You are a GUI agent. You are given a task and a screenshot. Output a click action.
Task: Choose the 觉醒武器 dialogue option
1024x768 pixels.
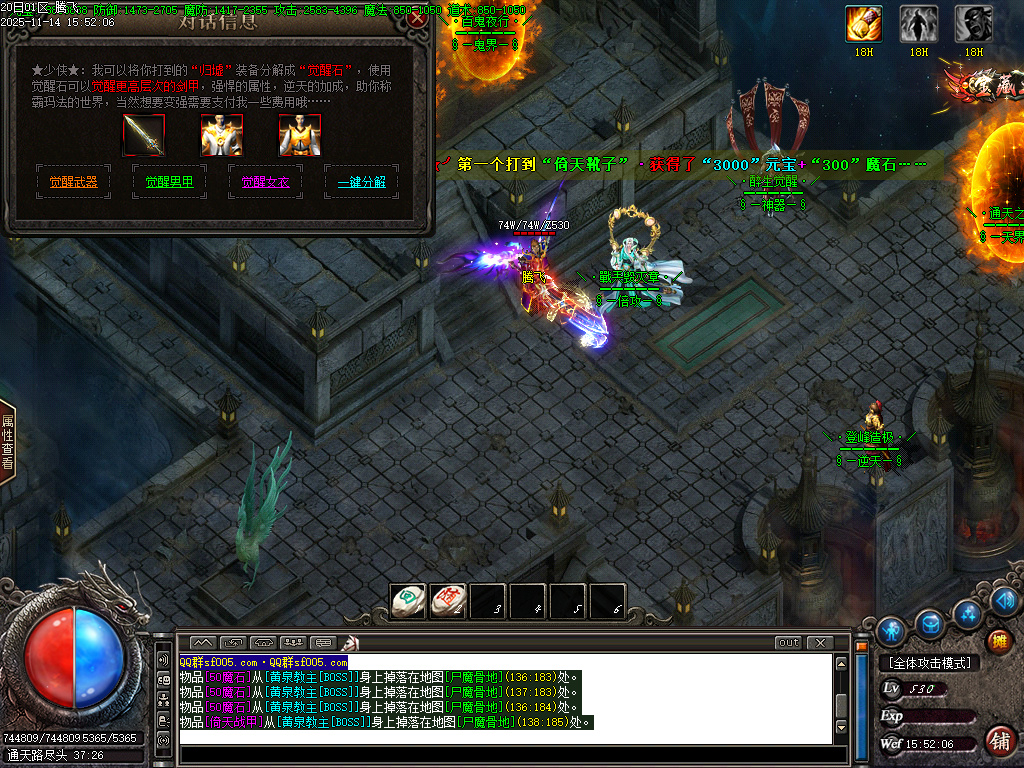tap(73, 182)
